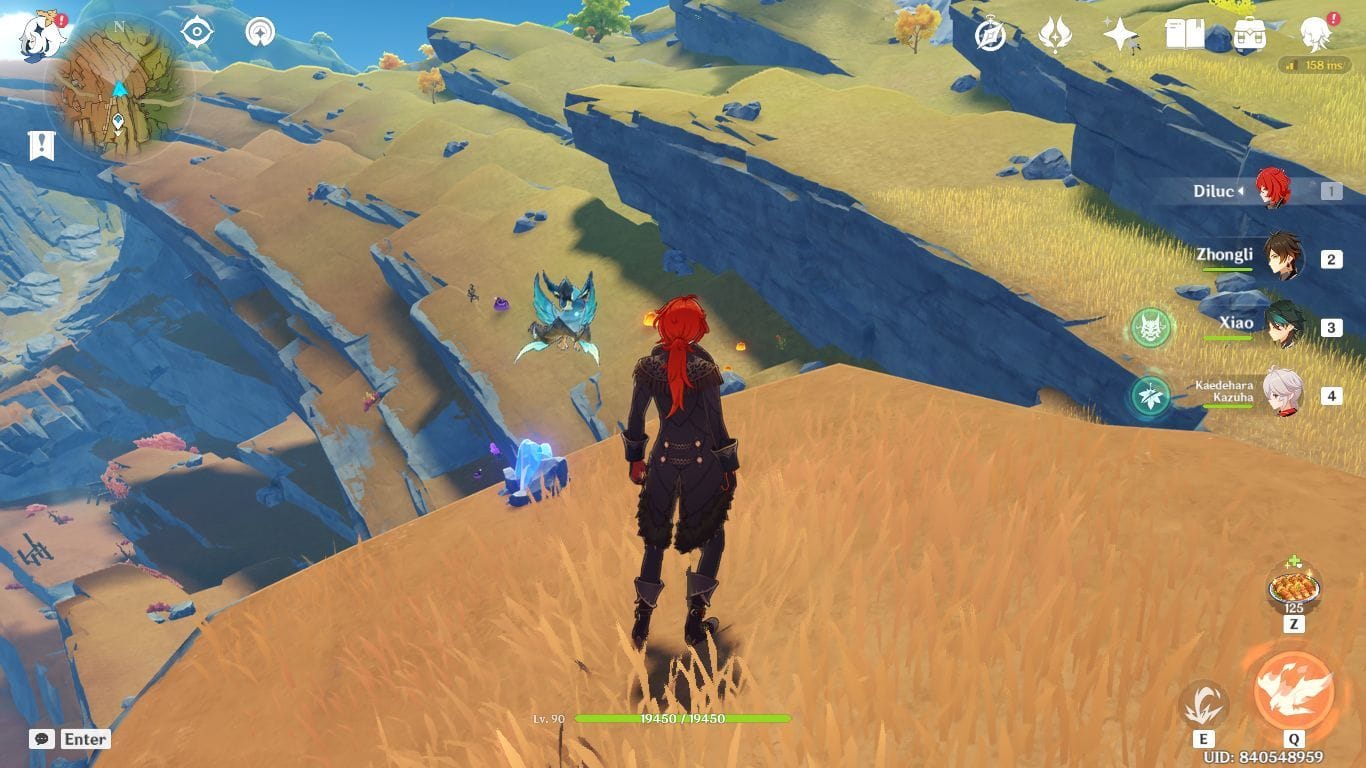Open the Battle Pass star icon

point(1120,33)
